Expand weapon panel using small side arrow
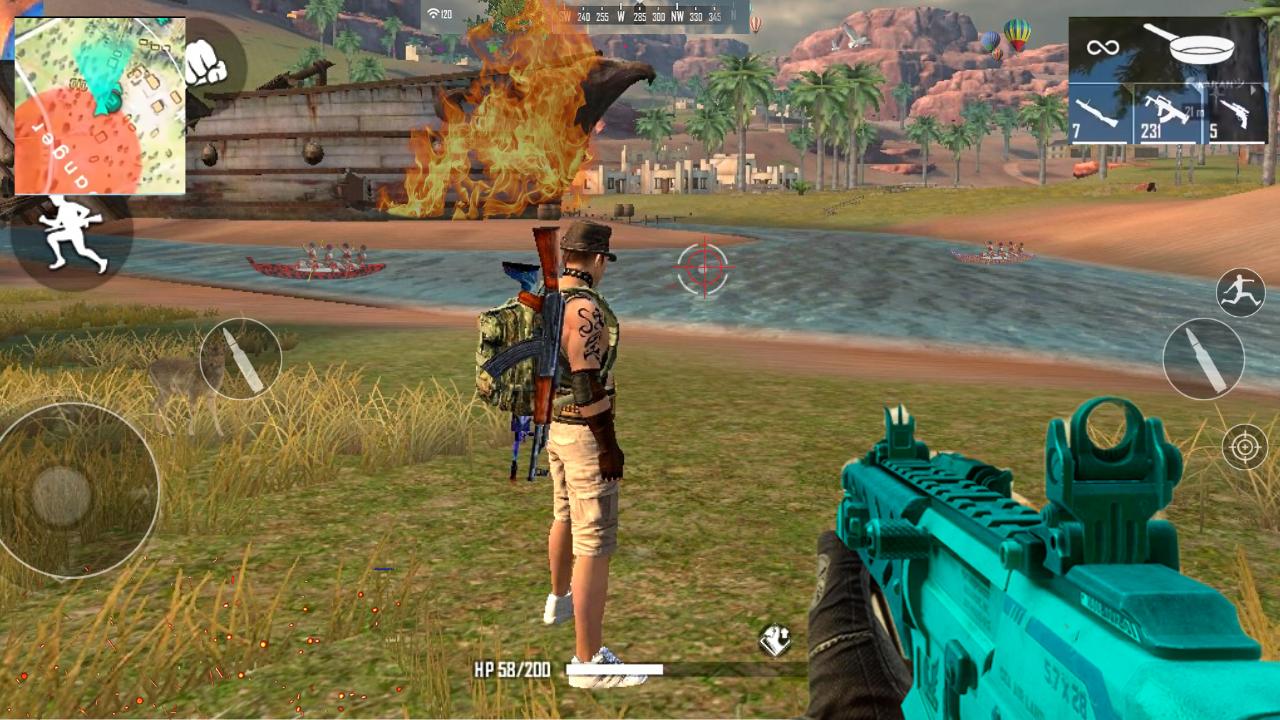Viewport: 1280px width, 720px height. 1251,90
